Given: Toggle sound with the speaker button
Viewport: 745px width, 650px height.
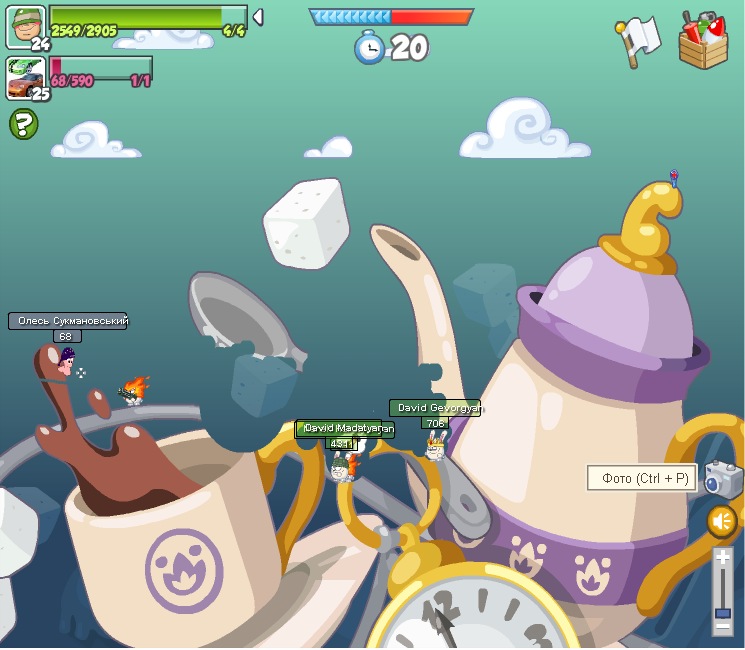Looking at the screenshot, I should coord(722,521).
